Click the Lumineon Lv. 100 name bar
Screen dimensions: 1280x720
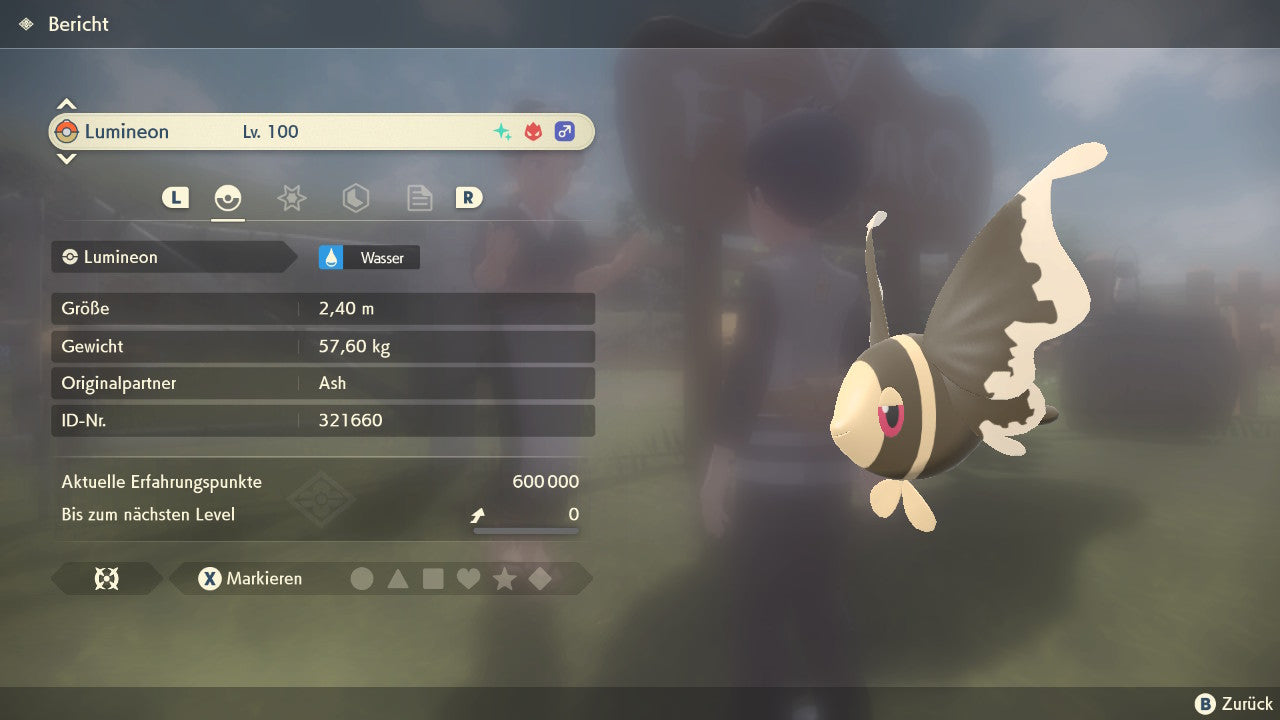pos(322,131)
